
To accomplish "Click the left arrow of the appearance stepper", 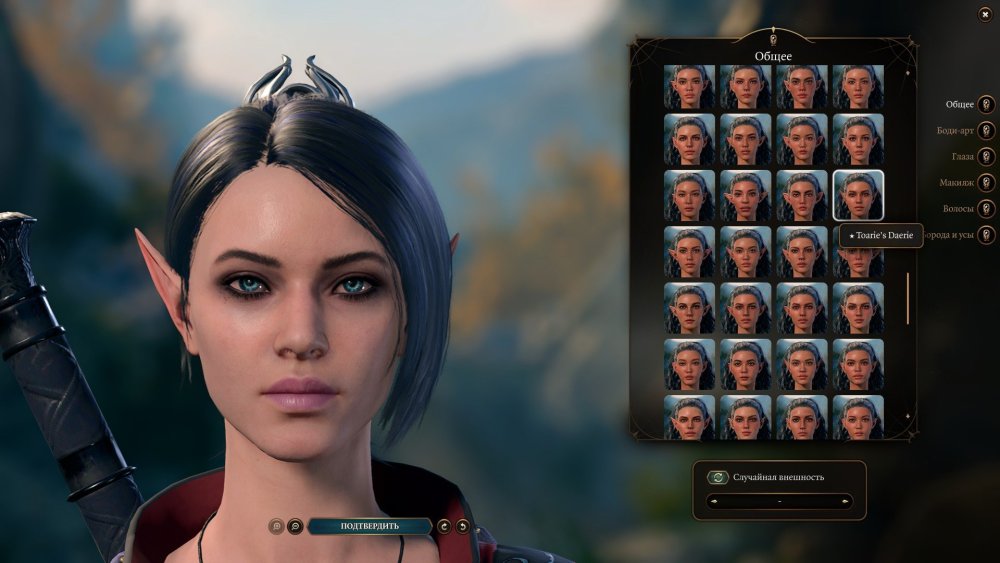I will point(713,501).
